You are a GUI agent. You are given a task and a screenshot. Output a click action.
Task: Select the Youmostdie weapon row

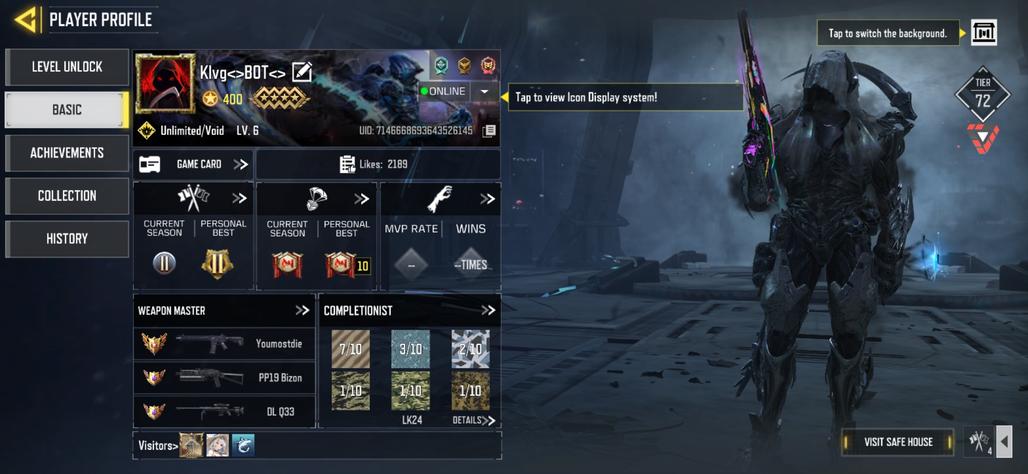(x=225, y=344)
